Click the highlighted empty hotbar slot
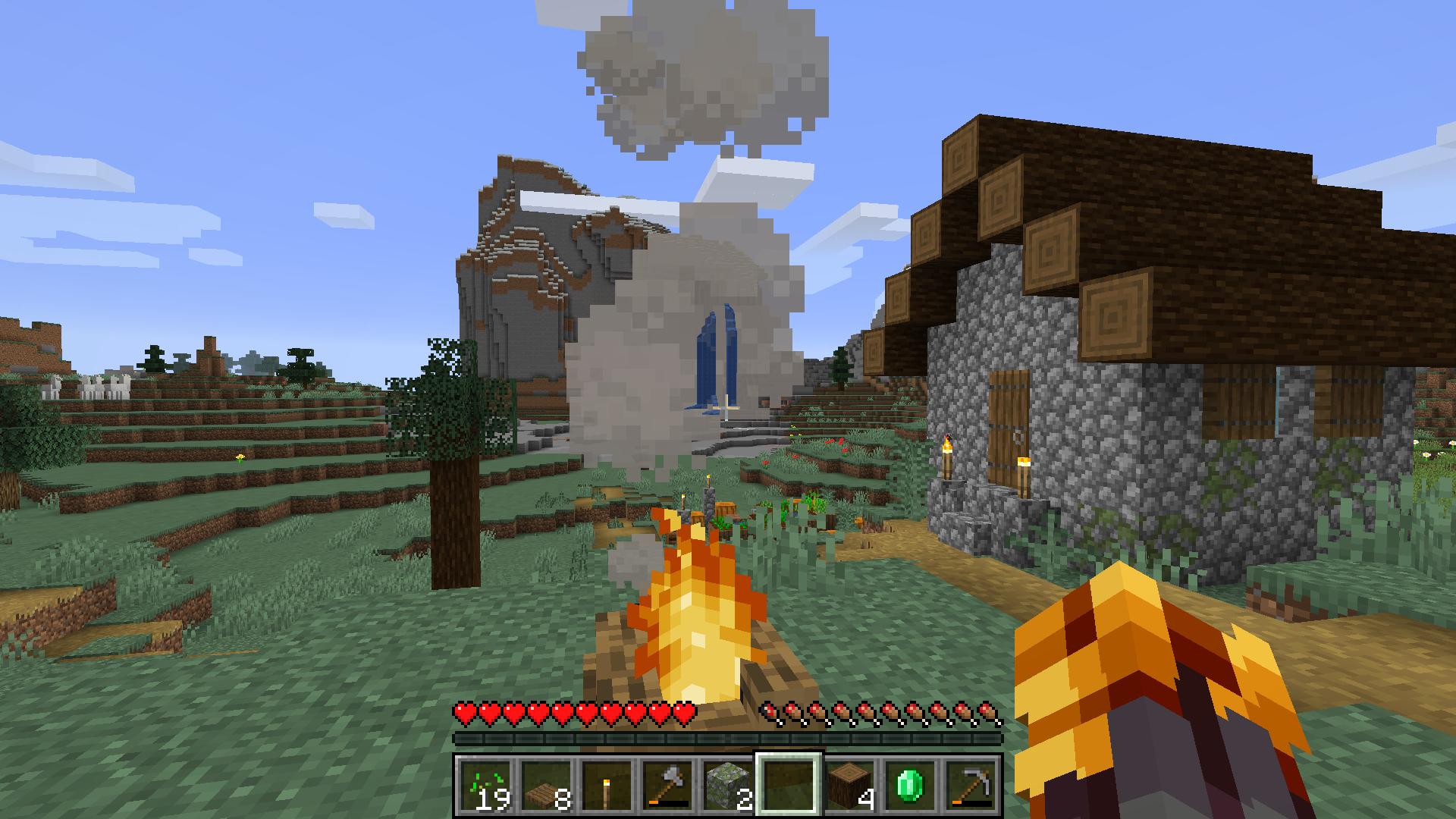 [789, 786]
